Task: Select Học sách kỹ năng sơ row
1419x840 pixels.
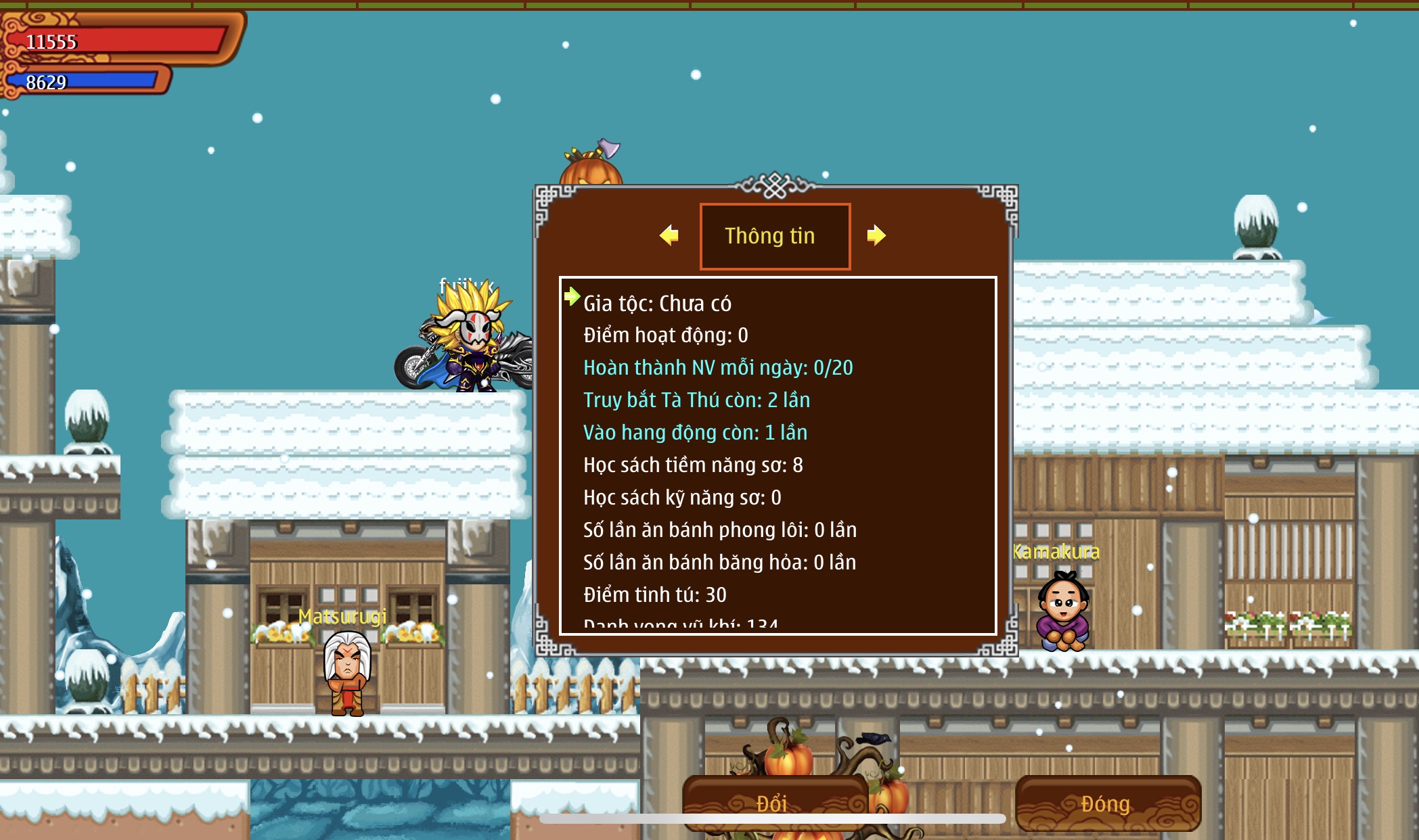Action: [x=682, y=498]
